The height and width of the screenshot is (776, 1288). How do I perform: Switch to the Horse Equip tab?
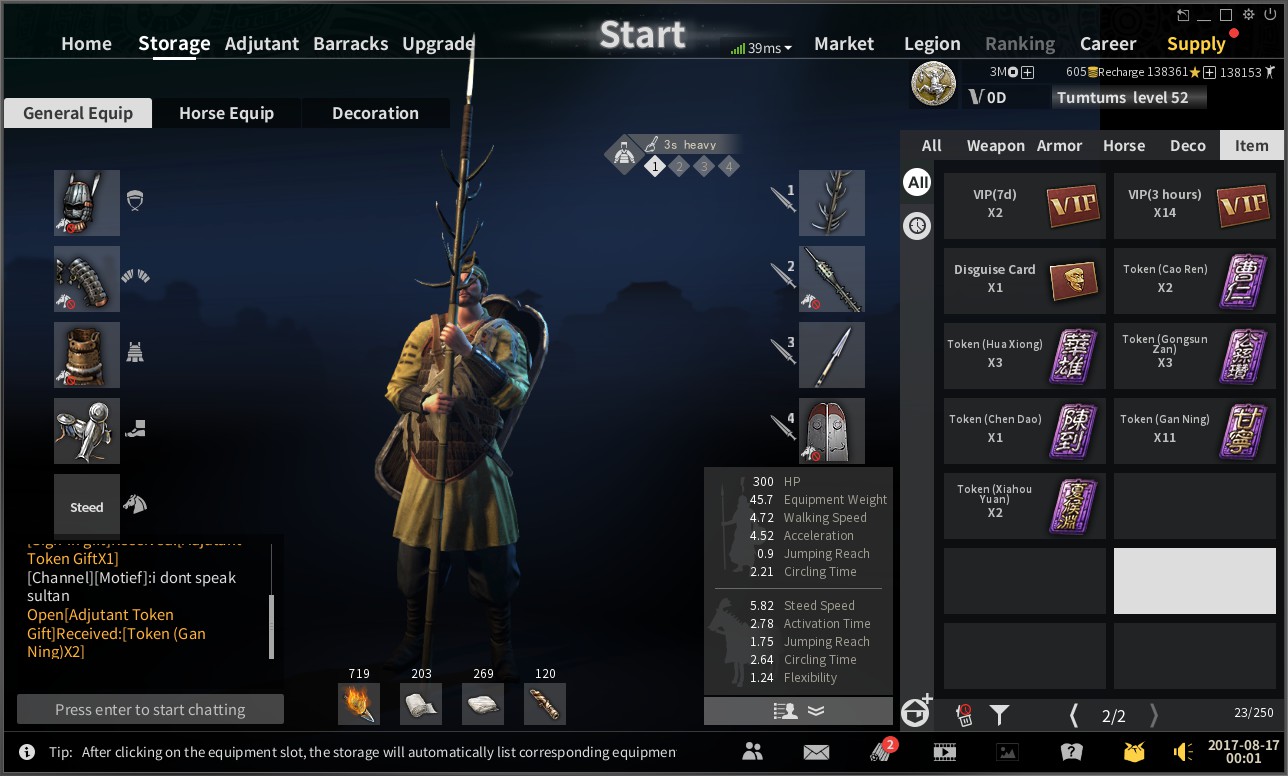[227, 113]
